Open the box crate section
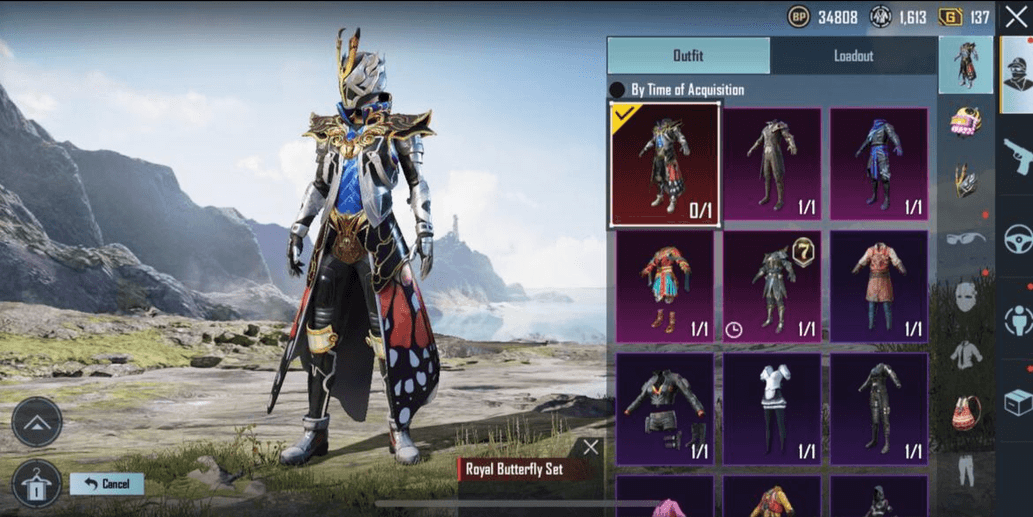This screenshot has height=517, width=1033. coord(1017,402)
